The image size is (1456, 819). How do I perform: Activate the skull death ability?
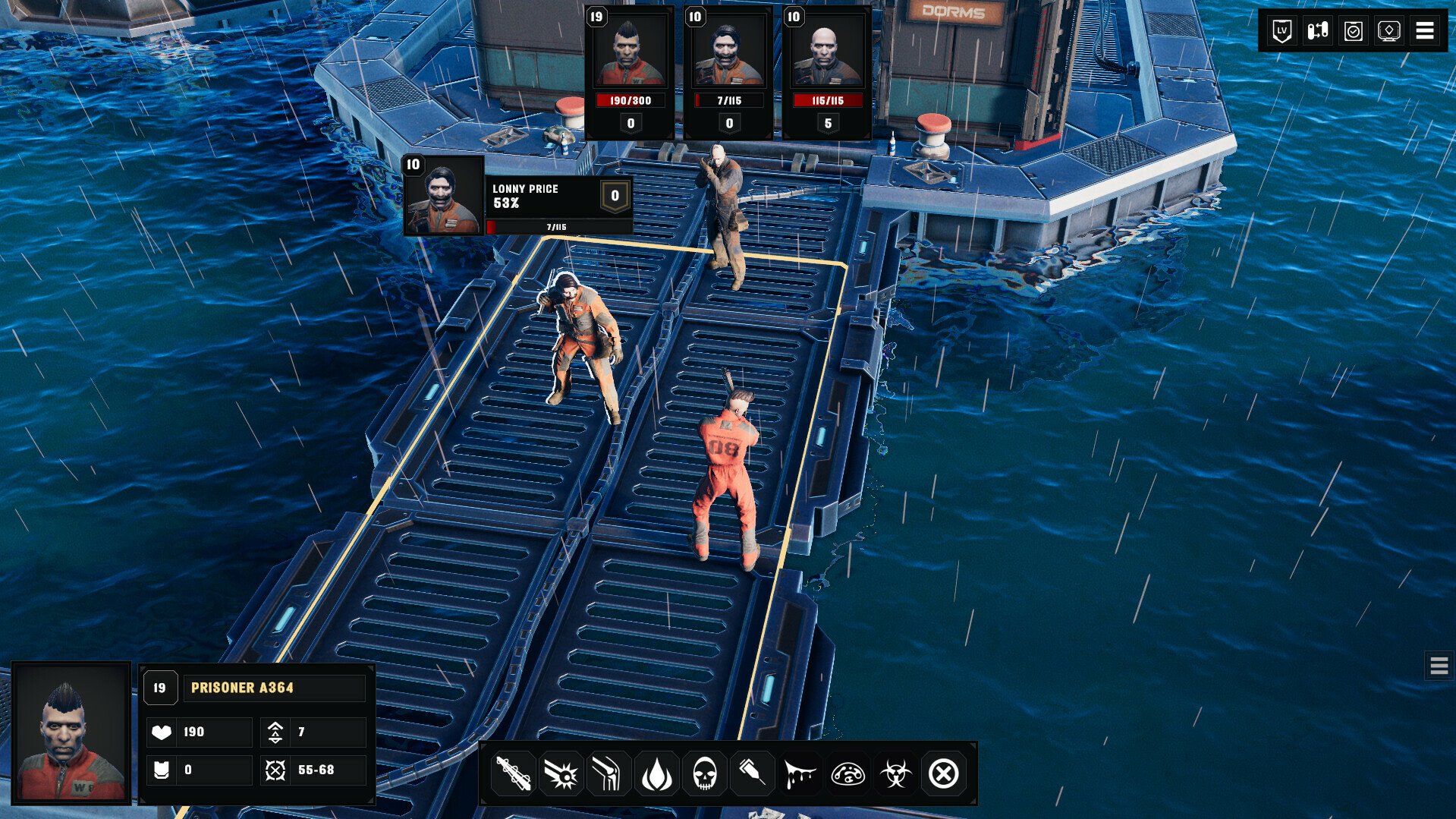(704, 773)
